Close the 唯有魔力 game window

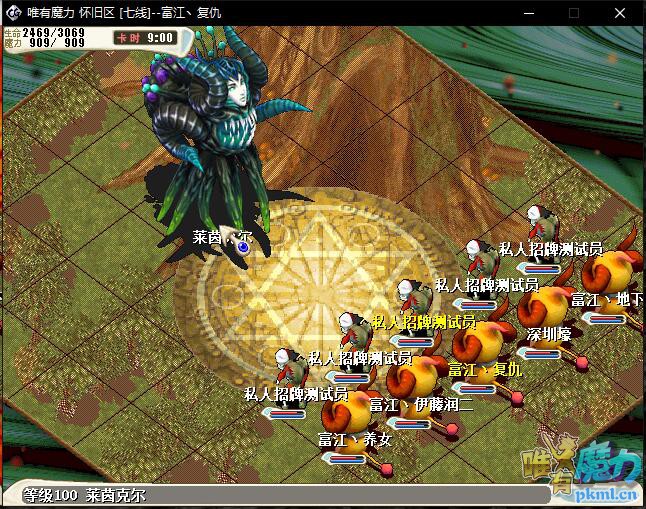[x=624, y=13]
